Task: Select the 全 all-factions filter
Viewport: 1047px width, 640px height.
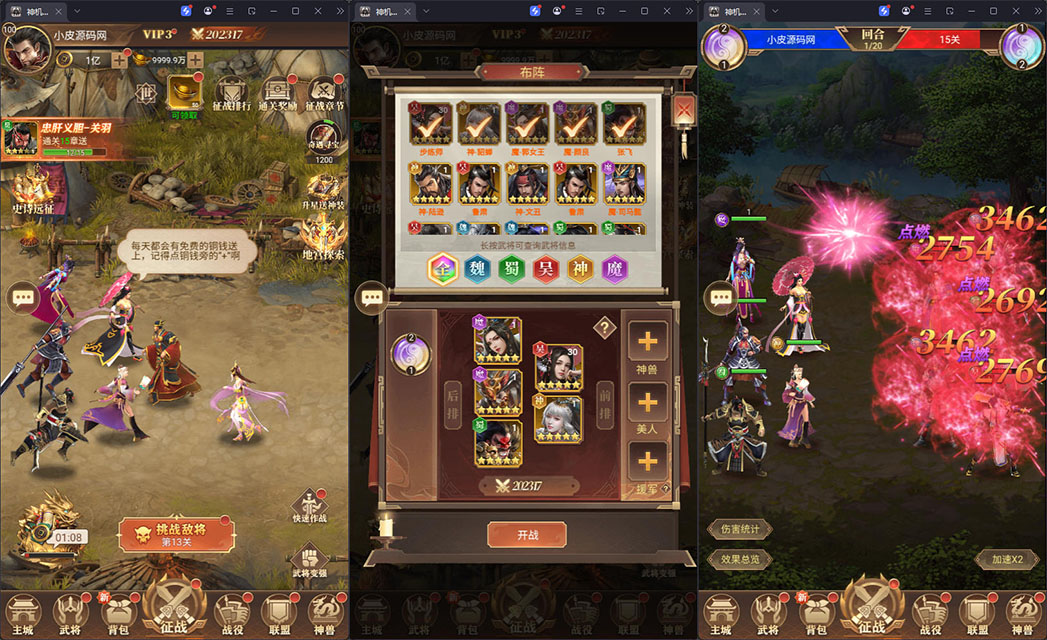Action: click(x=443, y=270)
